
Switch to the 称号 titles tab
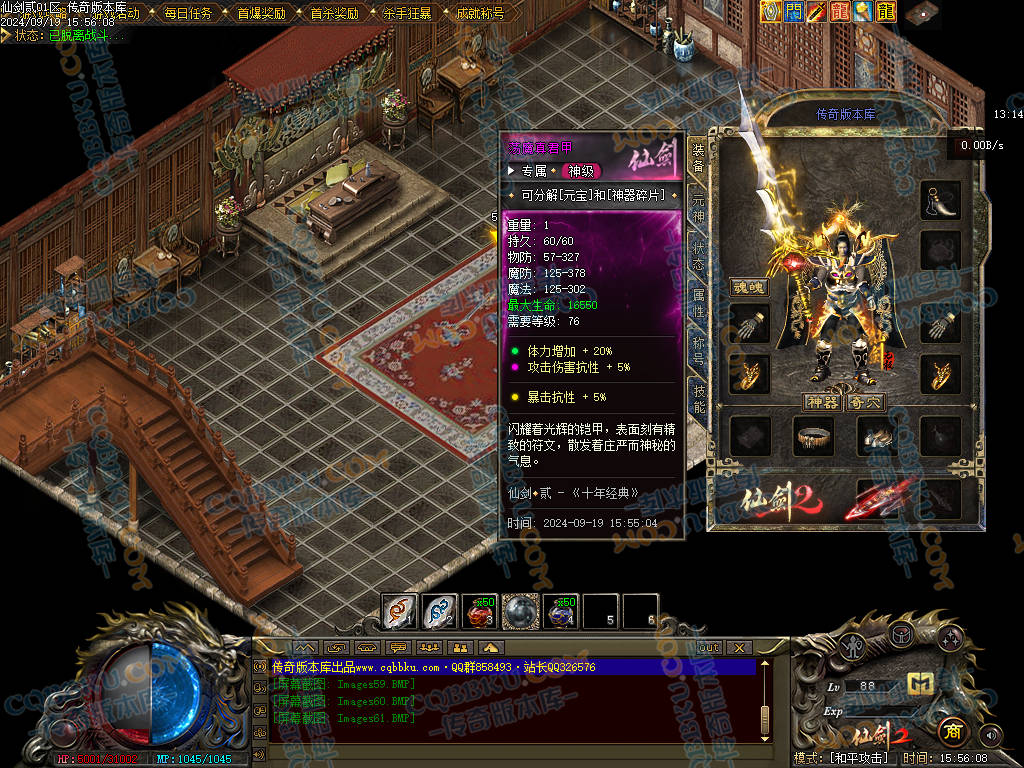tap(698, 351)
